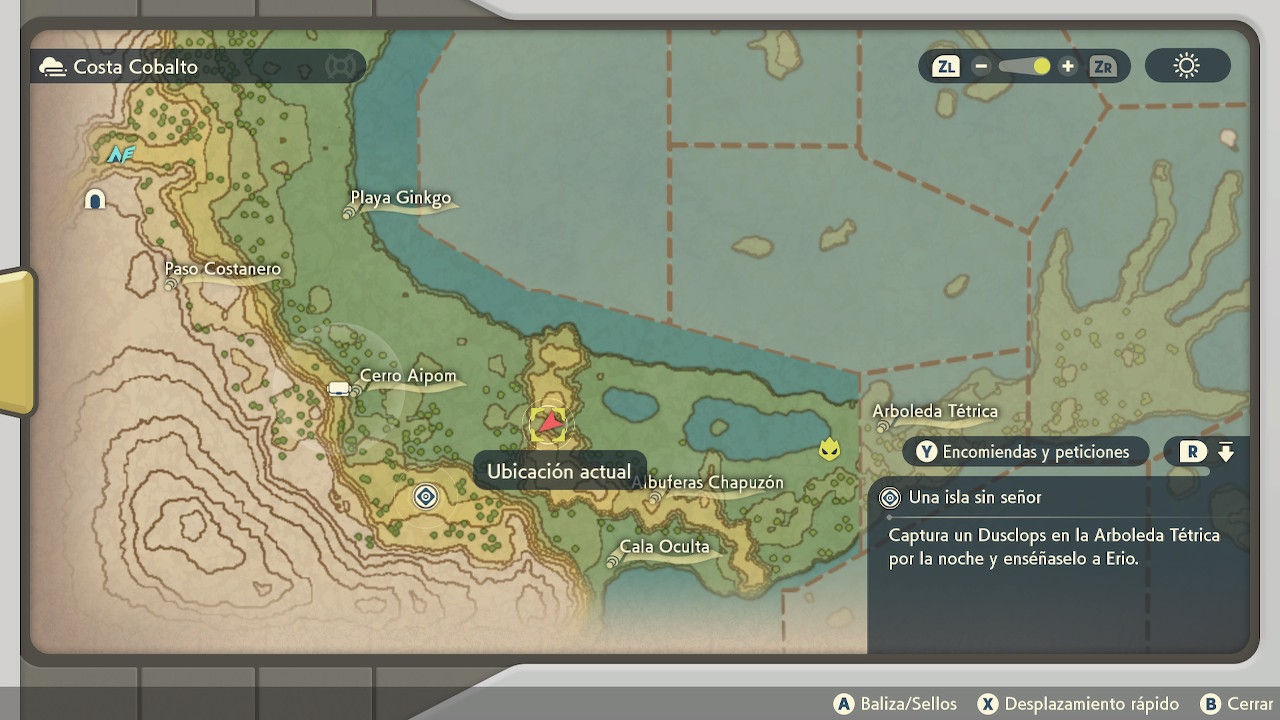Select the base camp tent icon

point(339,389)
